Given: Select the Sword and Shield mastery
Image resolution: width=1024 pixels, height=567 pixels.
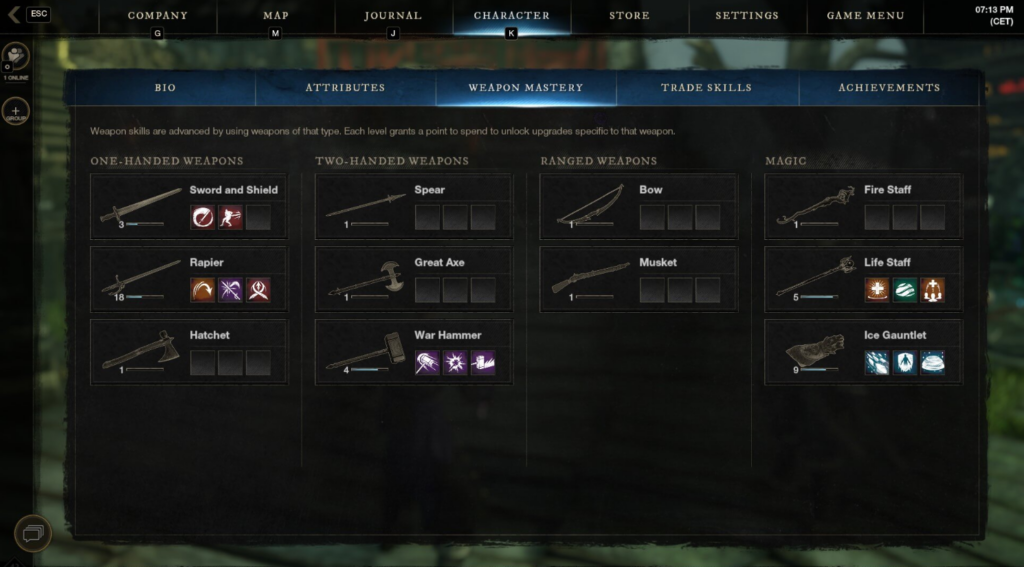Looking at the screenshot, I should pyautogui.click(x=188, y=206).
